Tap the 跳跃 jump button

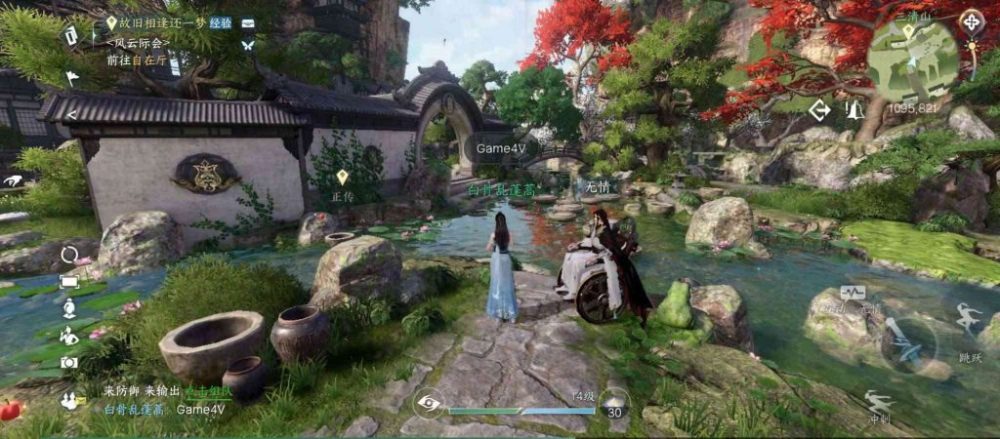[967, 320]
